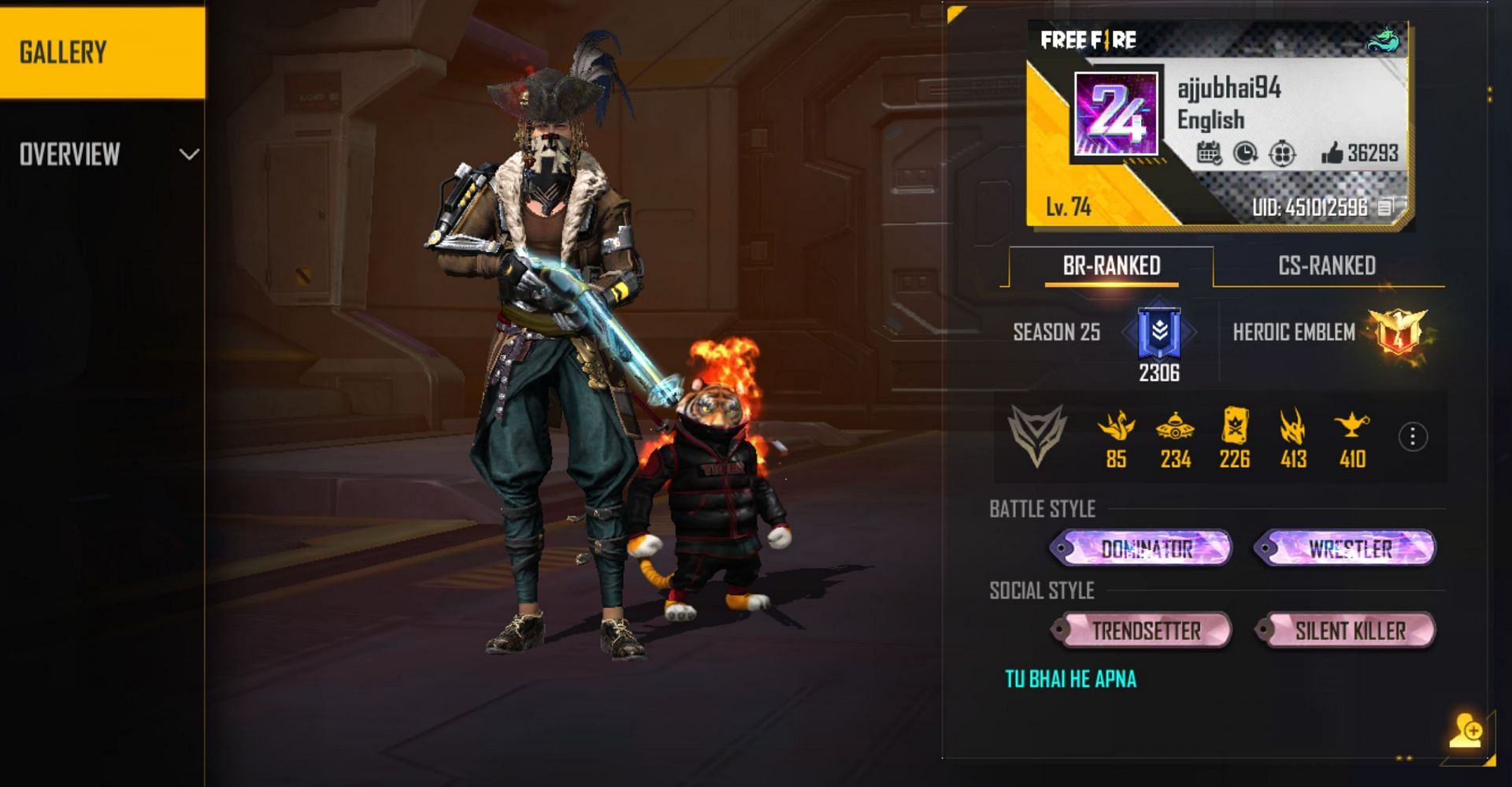
Task: Open the Season 25 rank badge
Action: click(1159, 332)
